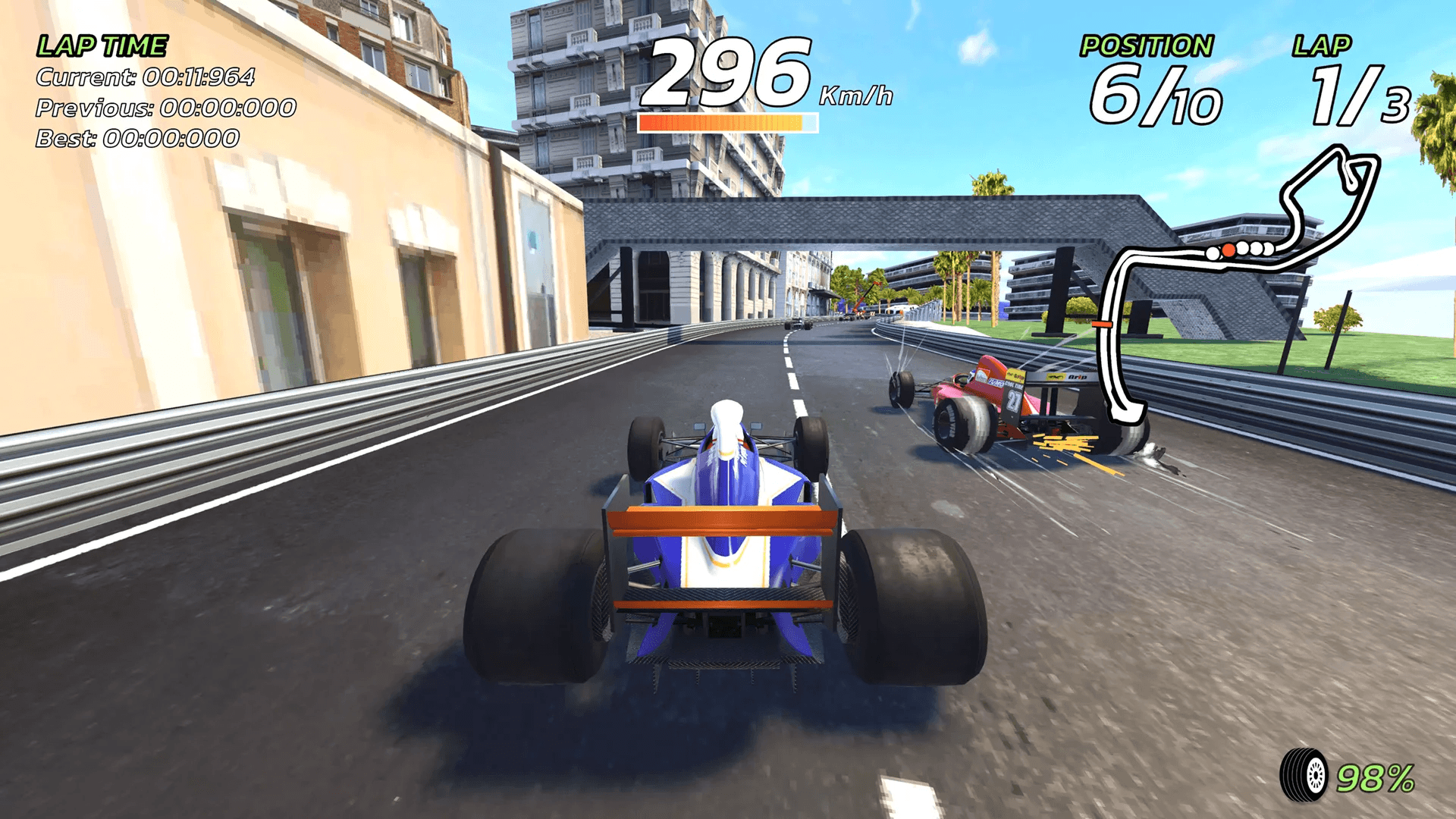Viewport: 1456px width, 819px height.
Task: Expand the Previous lap time entry
Action: coord(167,108)
